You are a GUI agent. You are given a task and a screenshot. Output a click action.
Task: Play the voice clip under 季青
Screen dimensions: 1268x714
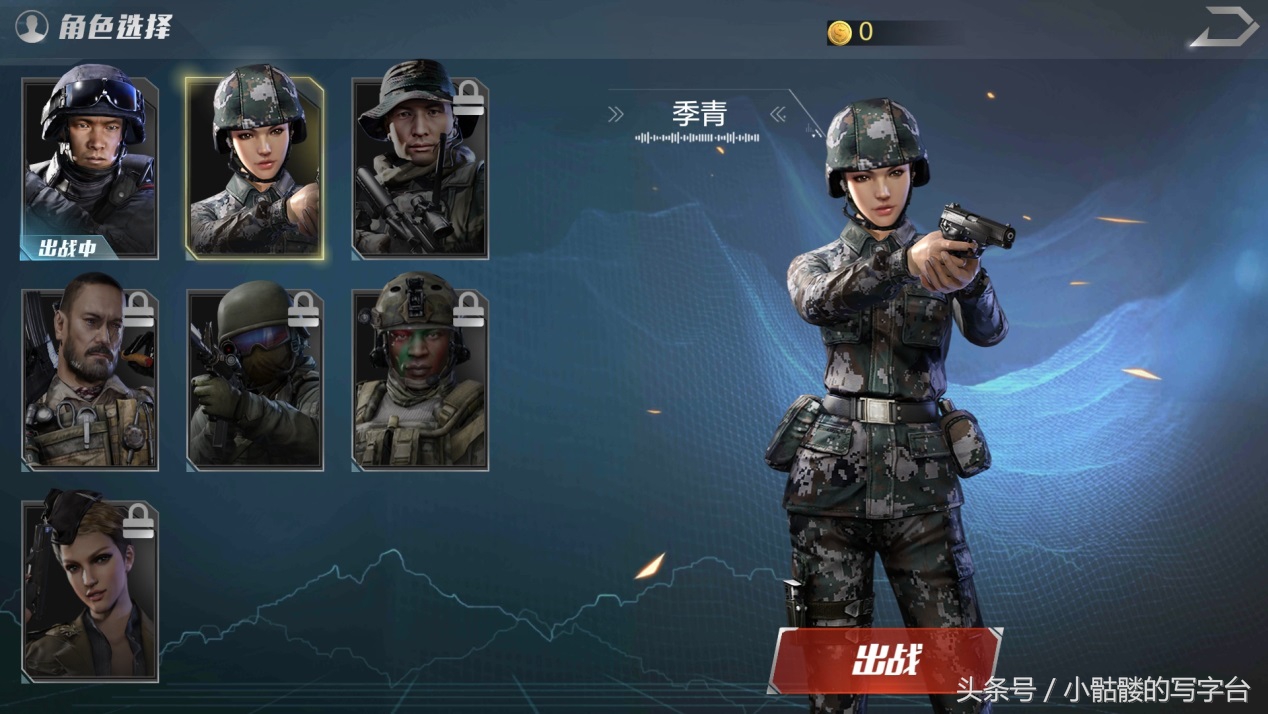[x=698, y=137]
